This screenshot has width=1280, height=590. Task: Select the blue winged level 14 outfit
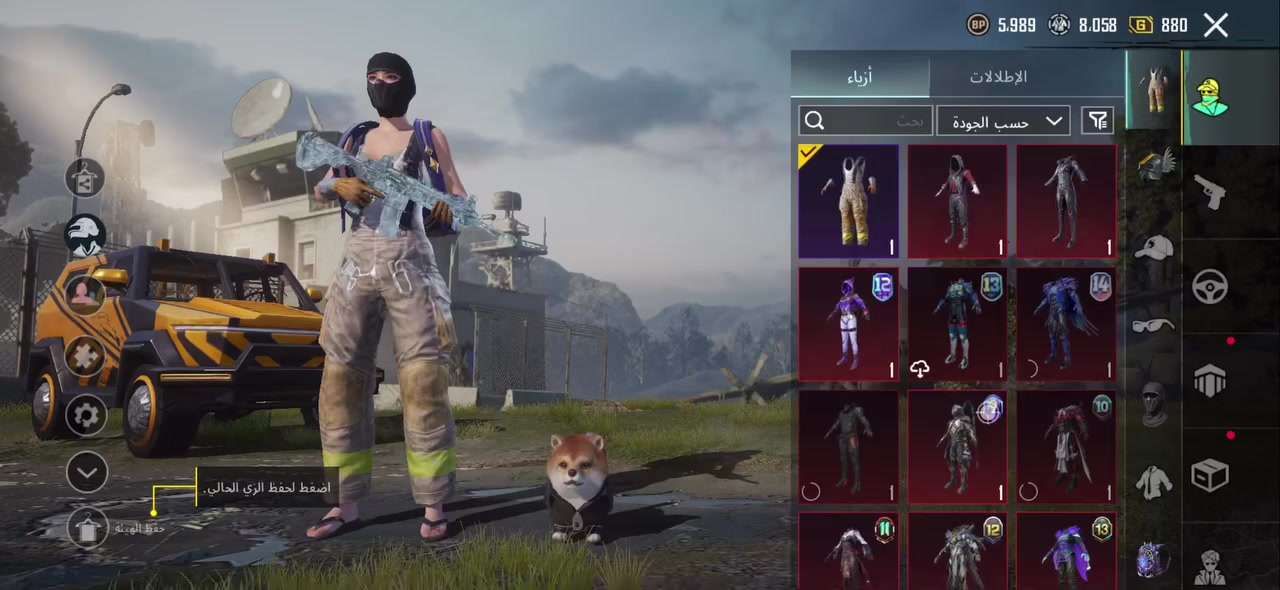pos(1065,324)
